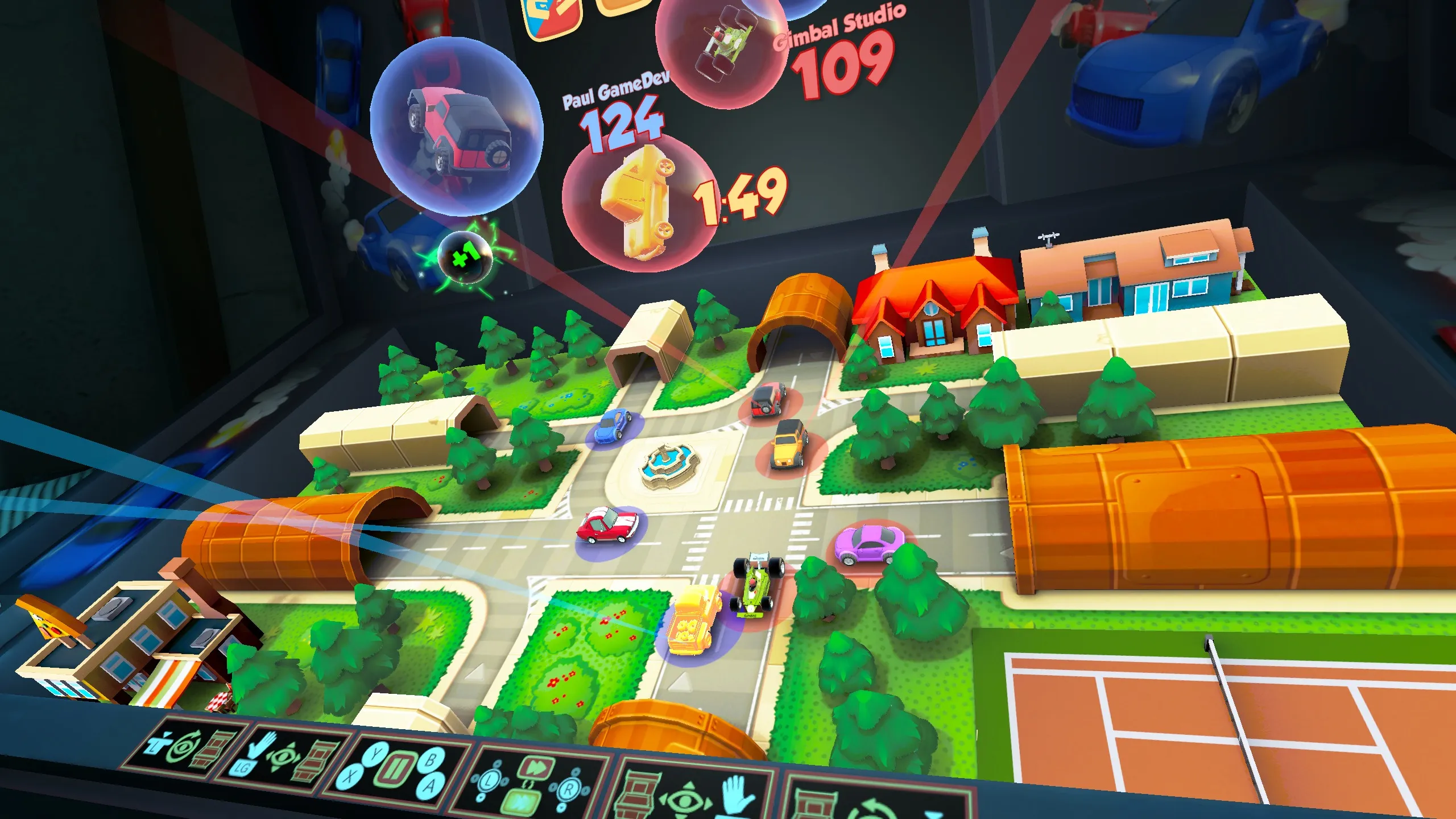
Task: Select the purple car with red marker
Action: (868, 544)
